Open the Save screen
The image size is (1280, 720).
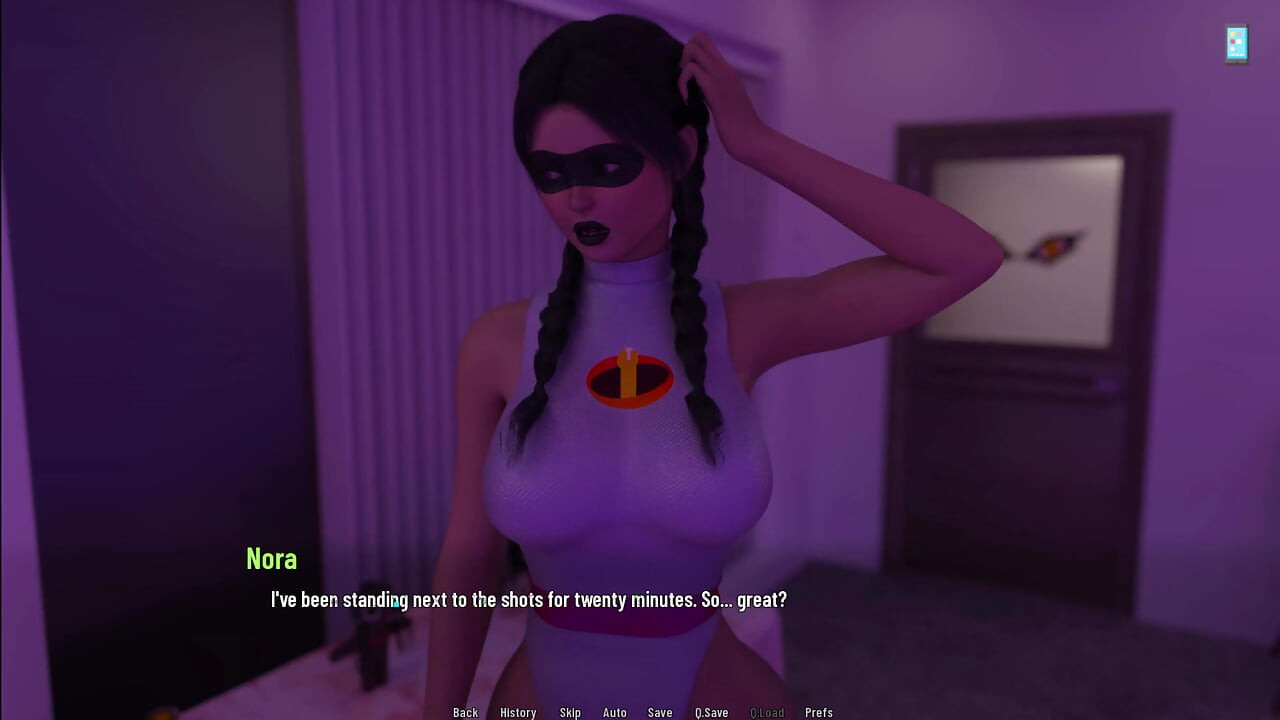pos(659,712)
